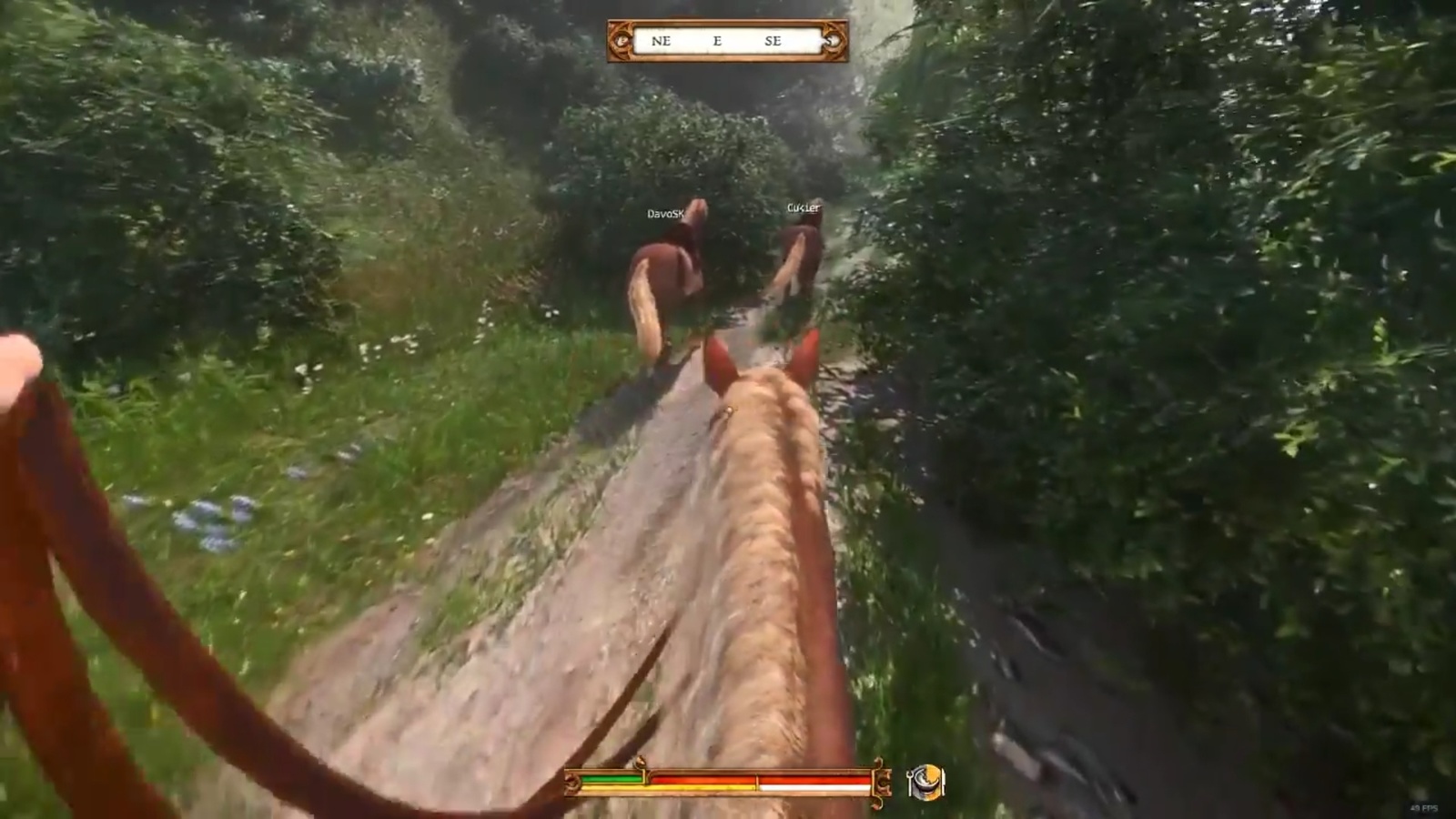
Task: Click the left scroll ornament of the compass bar
Action: coord(623,41)
